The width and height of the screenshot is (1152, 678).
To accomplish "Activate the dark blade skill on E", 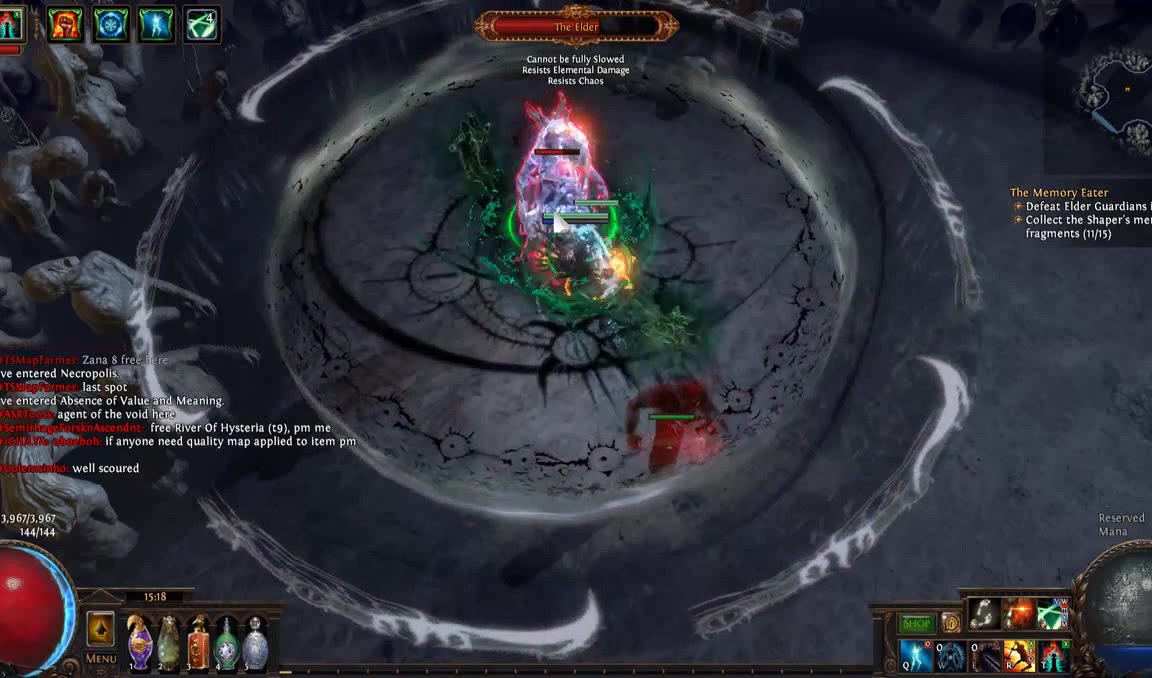I will (x=985, y=656).
